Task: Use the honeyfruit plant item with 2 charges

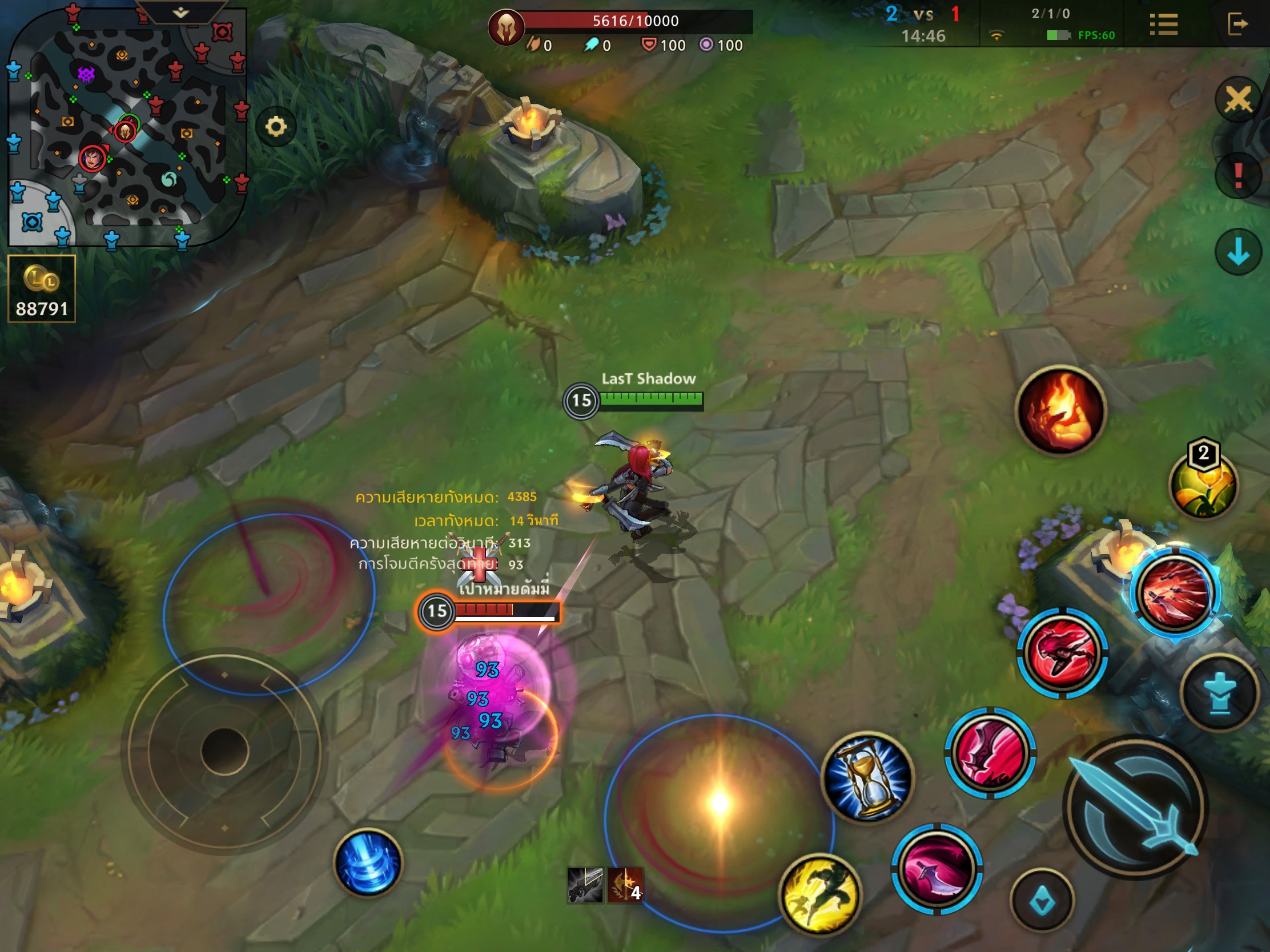Action: [x=1203, y=485]
